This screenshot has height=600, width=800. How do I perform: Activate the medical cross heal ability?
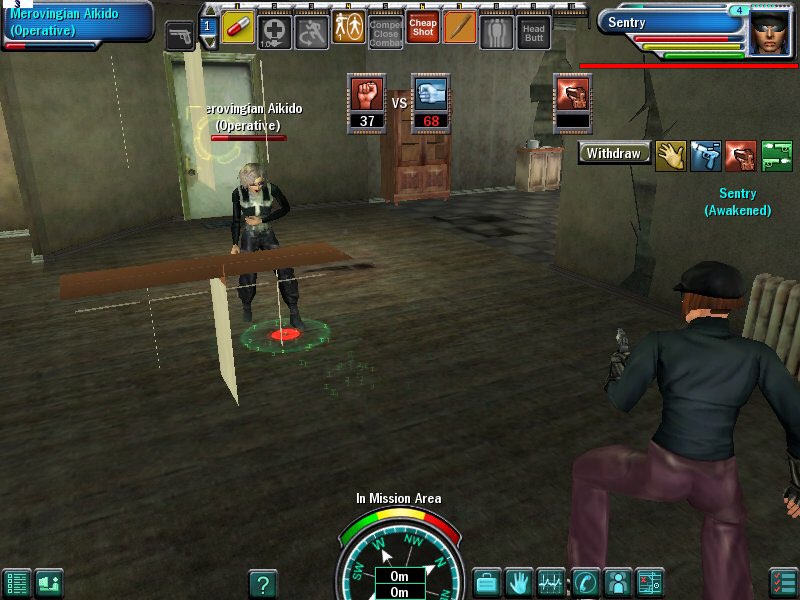pyautogui.click(x=275, y=31)
